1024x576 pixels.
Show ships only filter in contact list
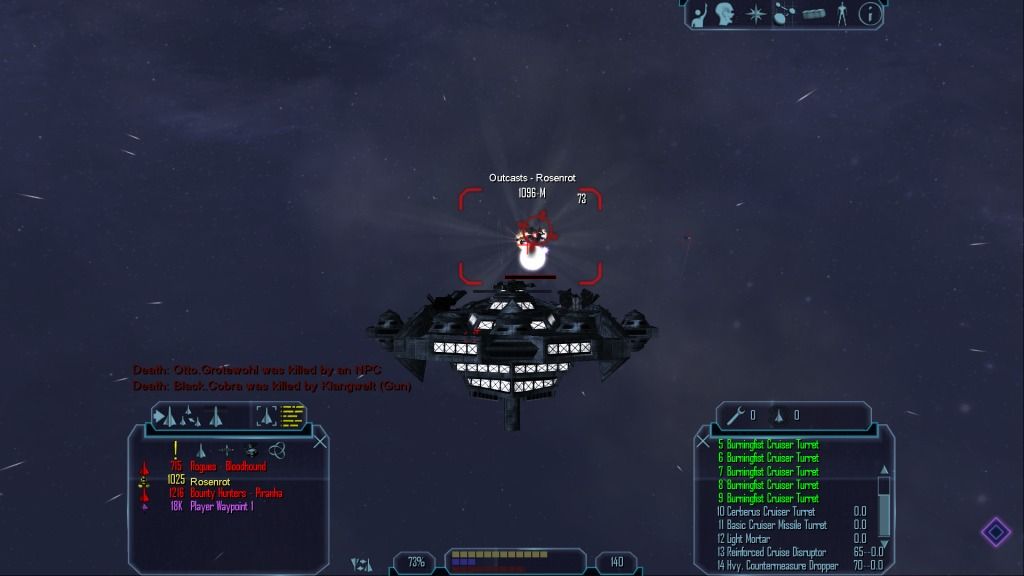pyautogui.click(x=199, y=450)
